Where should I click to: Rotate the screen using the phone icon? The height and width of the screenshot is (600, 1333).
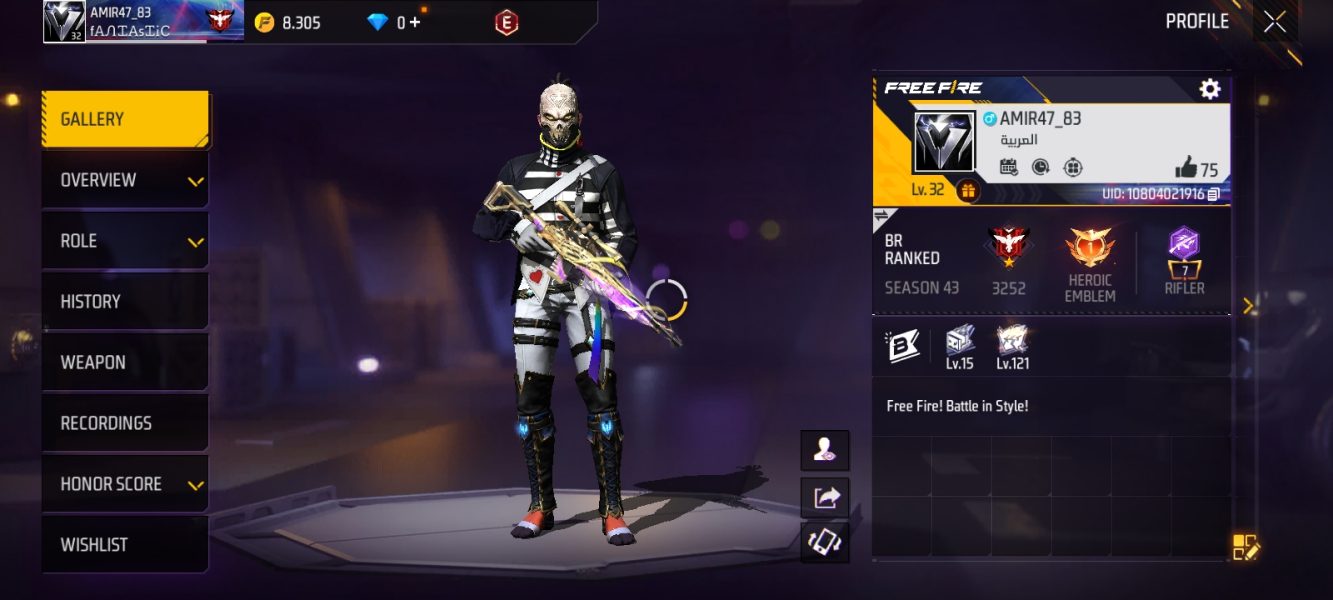tap(825, 542)
